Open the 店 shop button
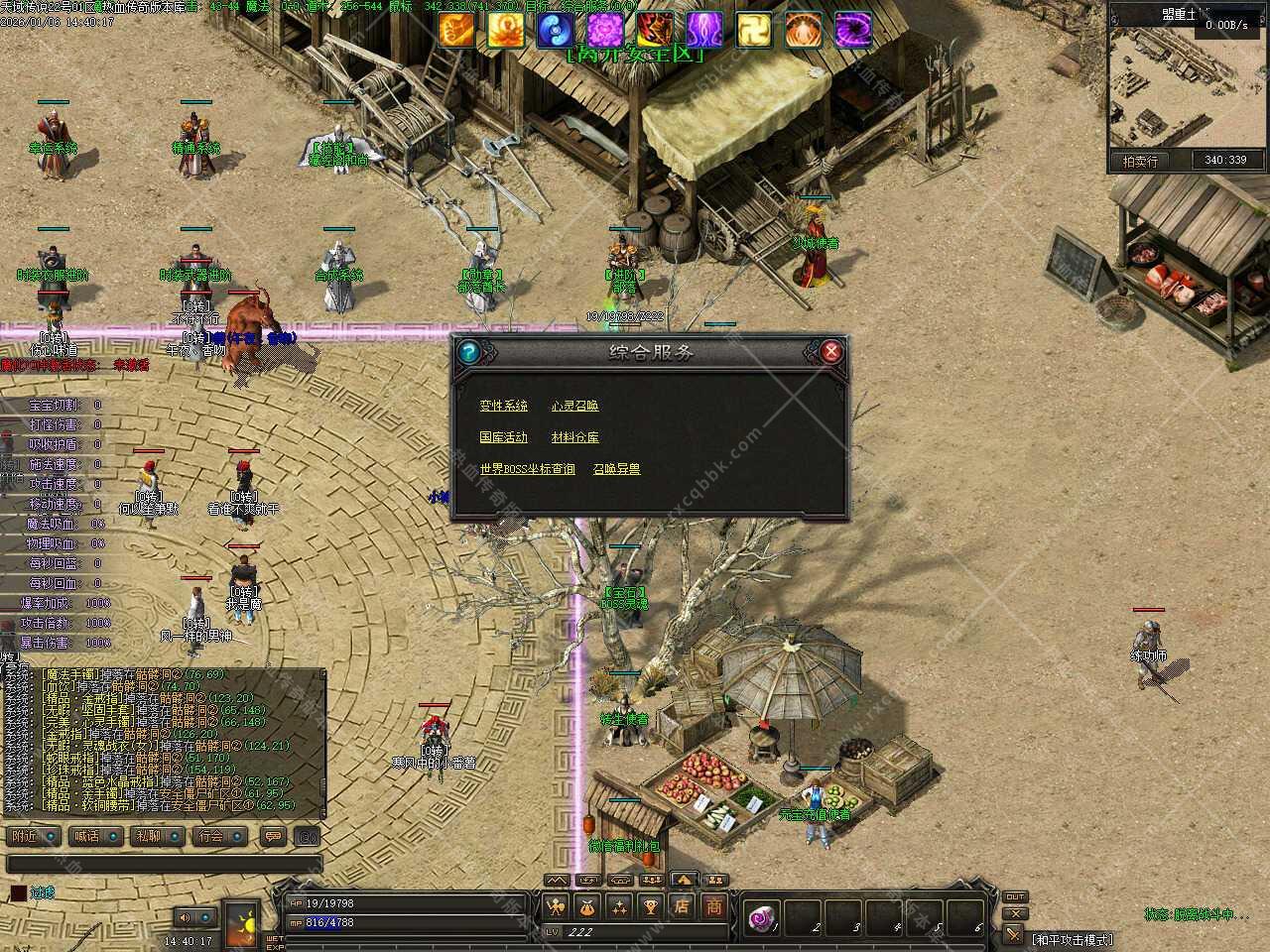Image resolution: width=1270 pixels, height=952 pixels. coord(682,905)
